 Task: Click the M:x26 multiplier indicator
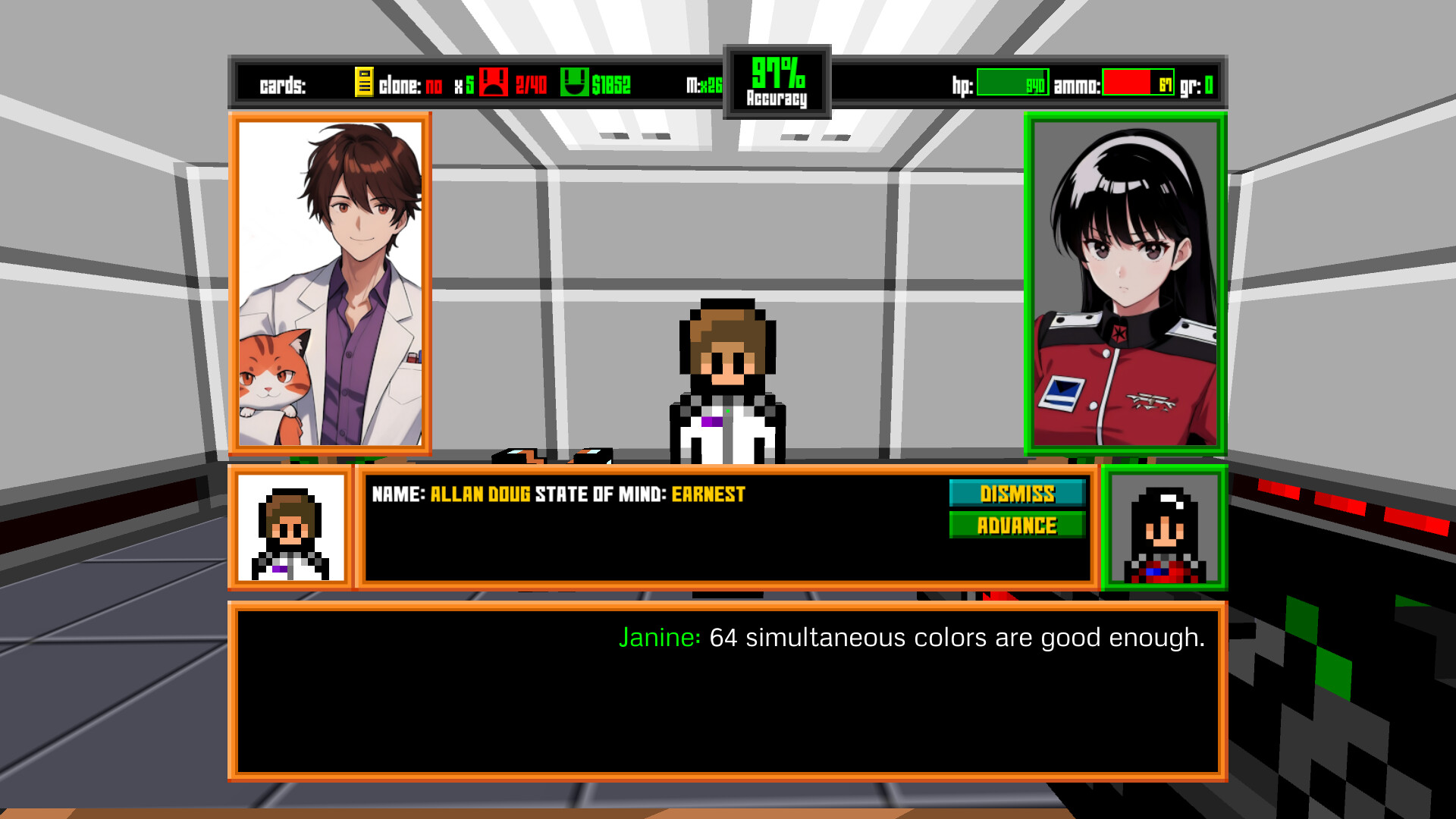coord(703,85)
